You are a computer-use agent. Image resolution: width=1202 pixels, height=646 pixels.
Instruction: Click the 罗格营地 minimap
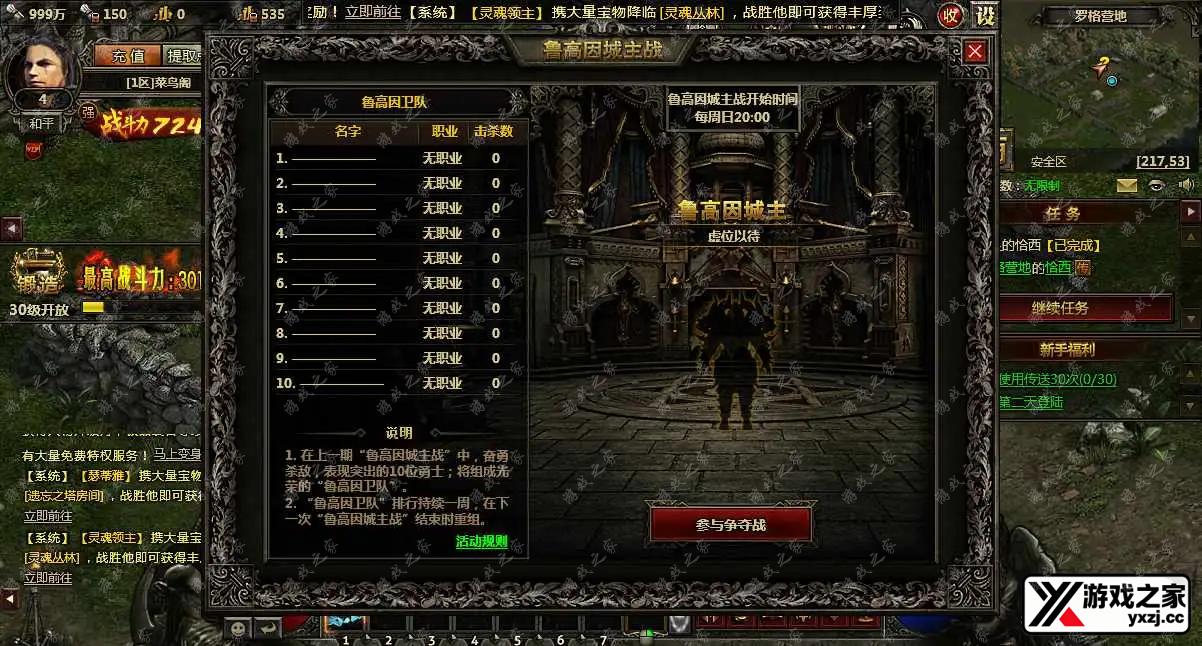coord(1100,85)
